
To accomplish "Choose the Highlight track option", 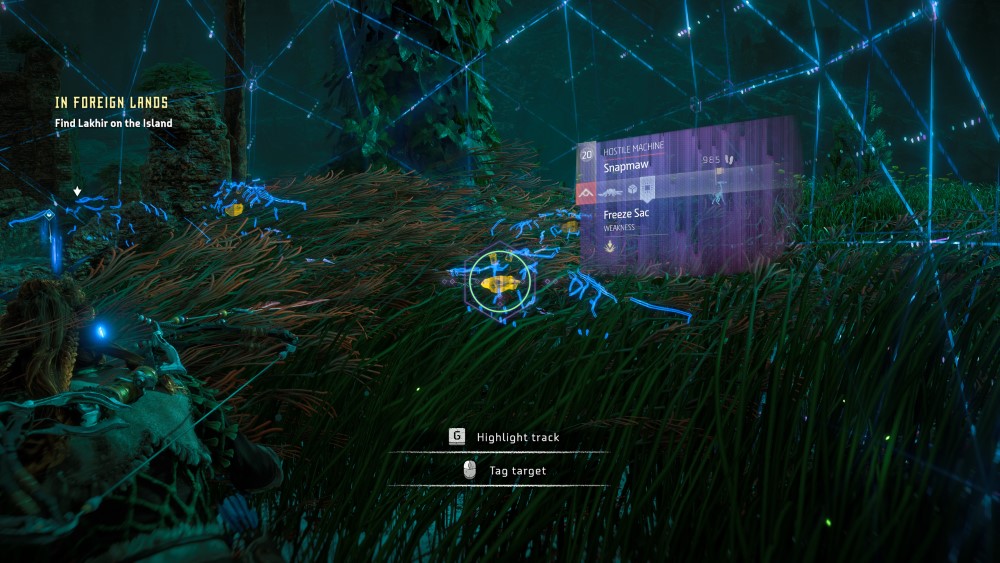I will [x=517, y=437].
